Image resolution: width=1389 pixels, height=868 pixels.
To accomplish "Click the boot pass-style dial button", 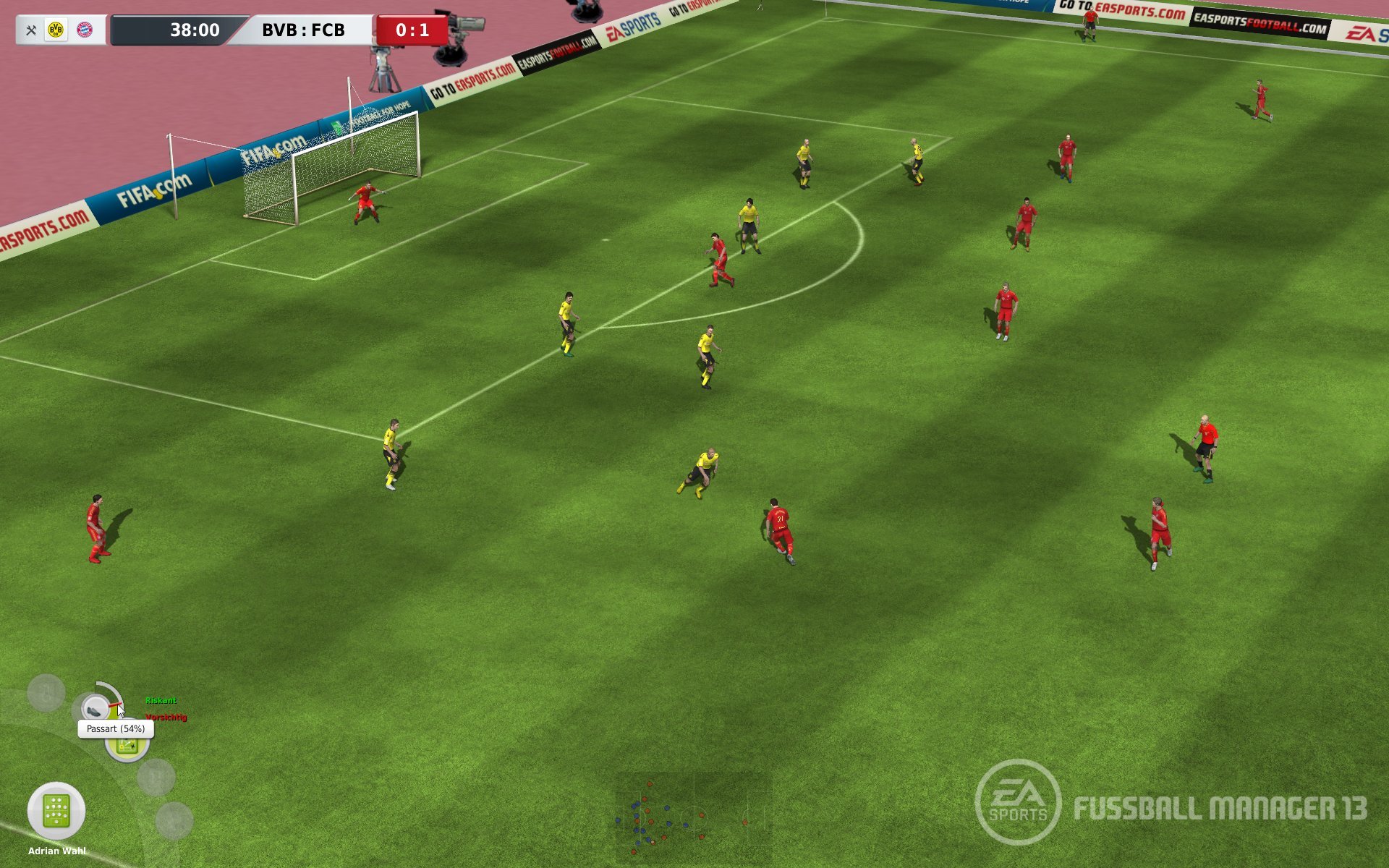I will [x=95, y=708].
